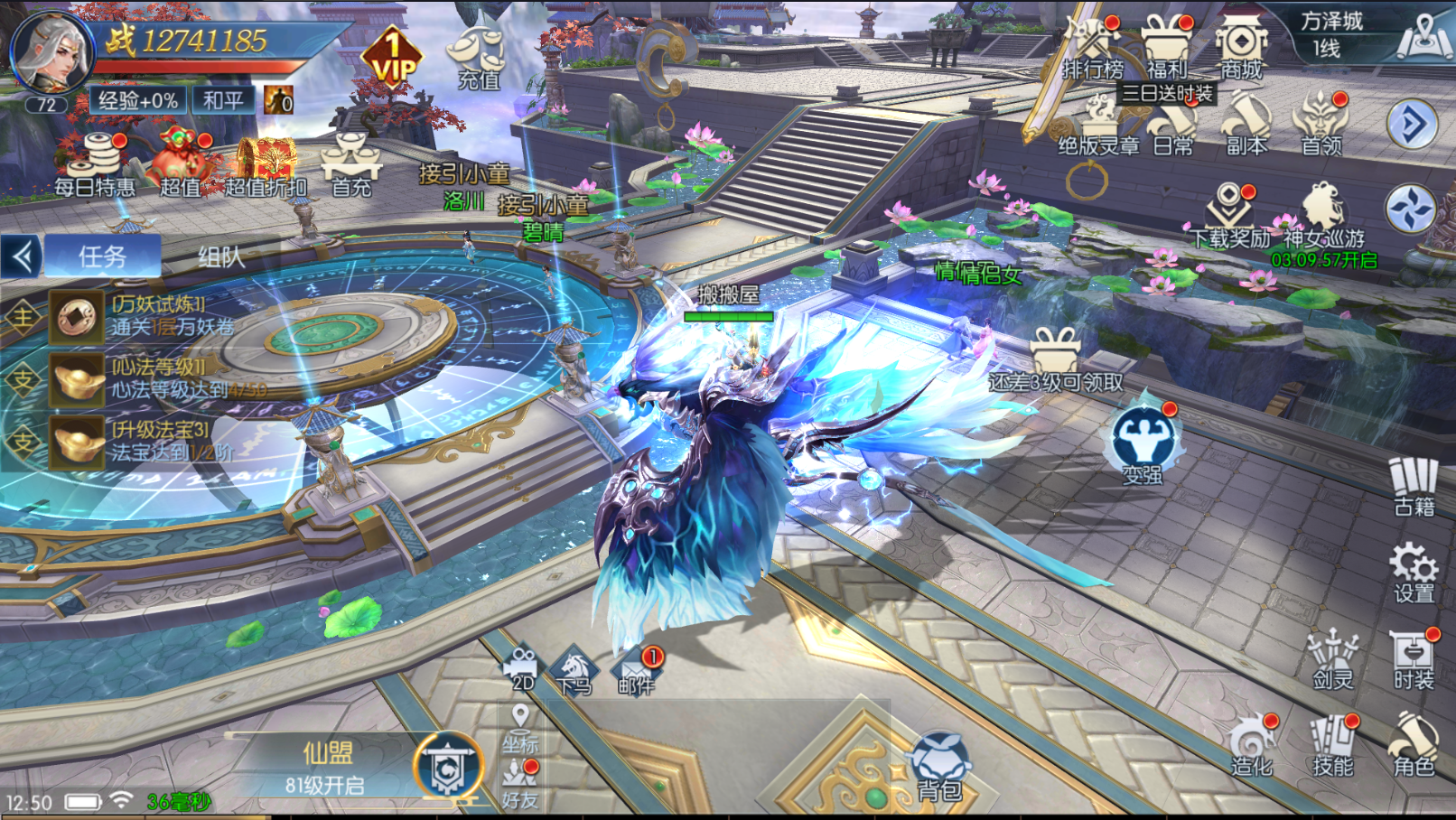Screen dimensions: 1456x820
Task: Open the 充值 recharge menu
Action: (x=478, y=57)
